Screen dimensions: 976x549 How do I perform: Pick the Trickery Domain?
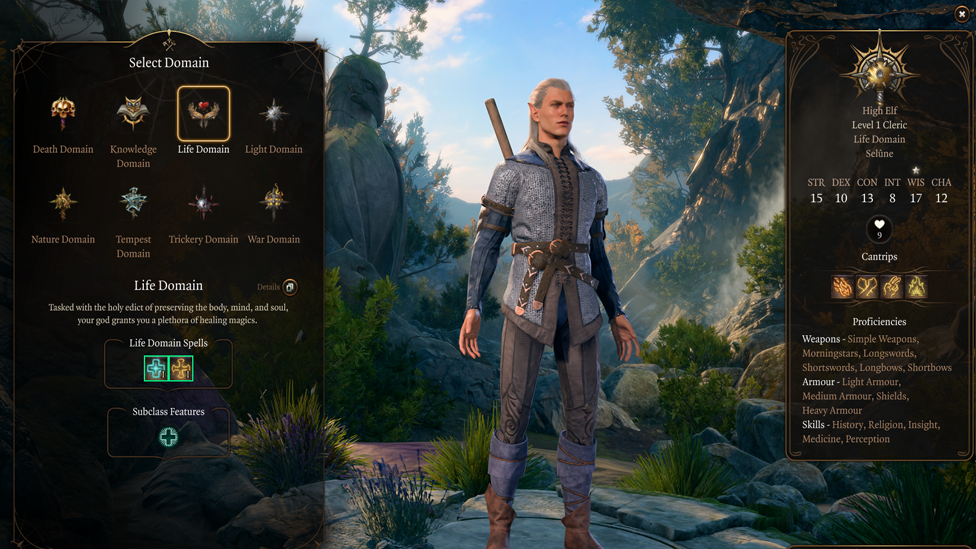point(204,204)
